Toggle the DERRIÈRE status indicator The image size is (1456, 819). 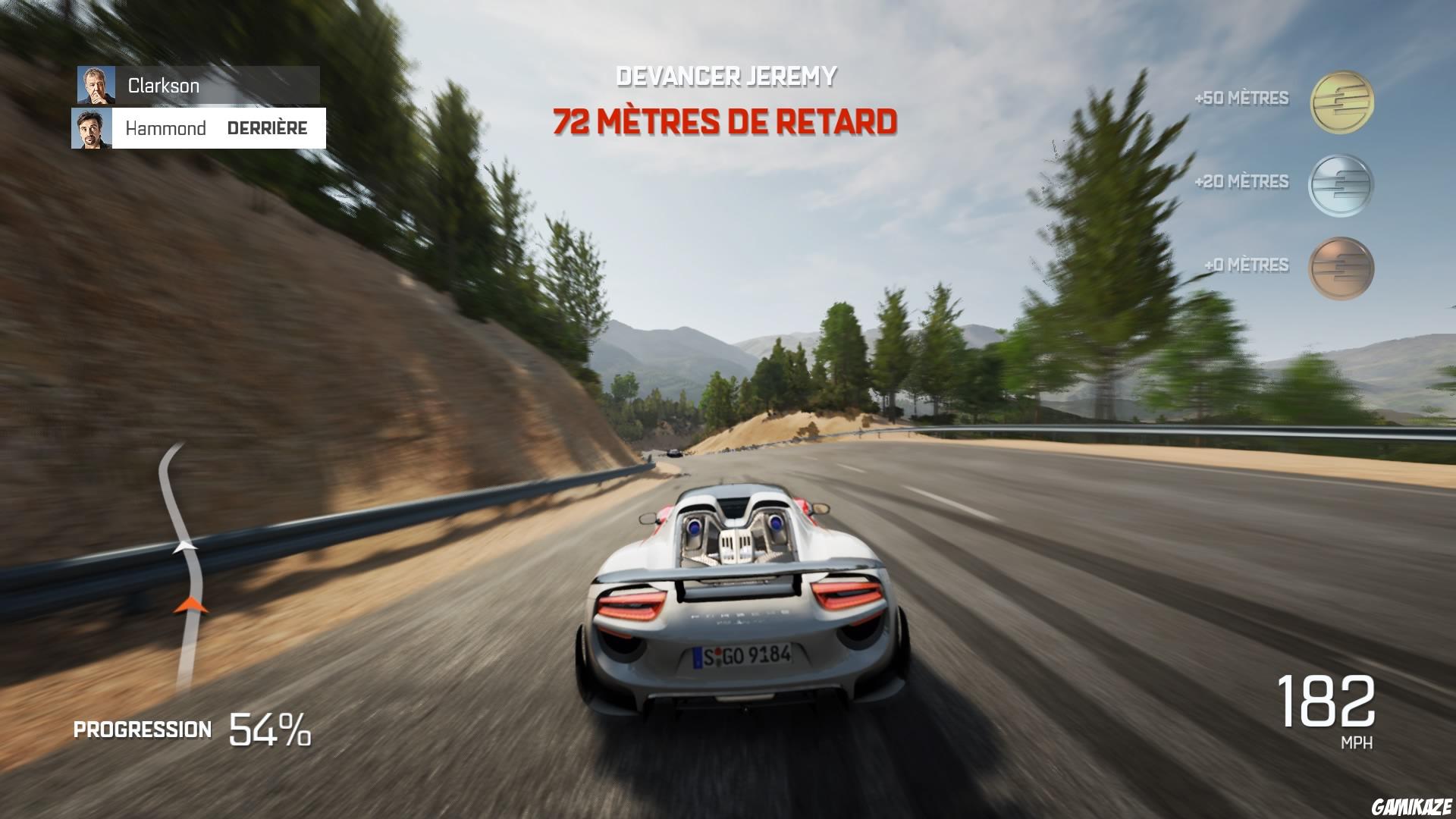(x=268, y=127)
